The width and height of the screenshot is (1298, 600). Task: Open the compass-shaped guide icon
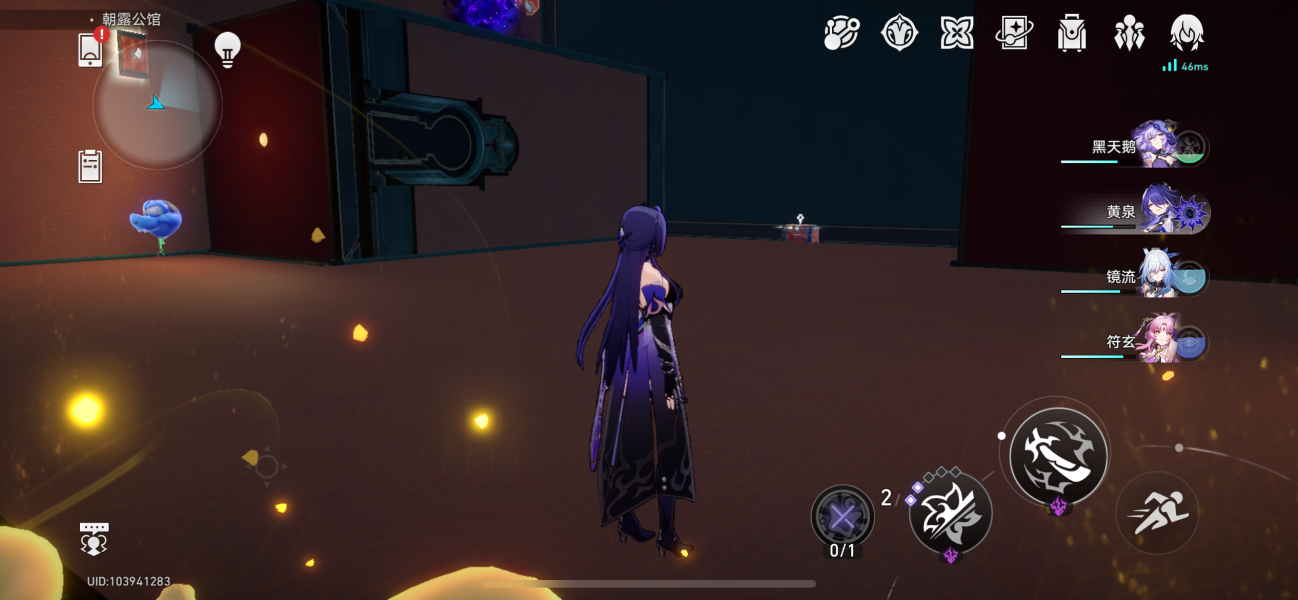click(x=899, y=33)
